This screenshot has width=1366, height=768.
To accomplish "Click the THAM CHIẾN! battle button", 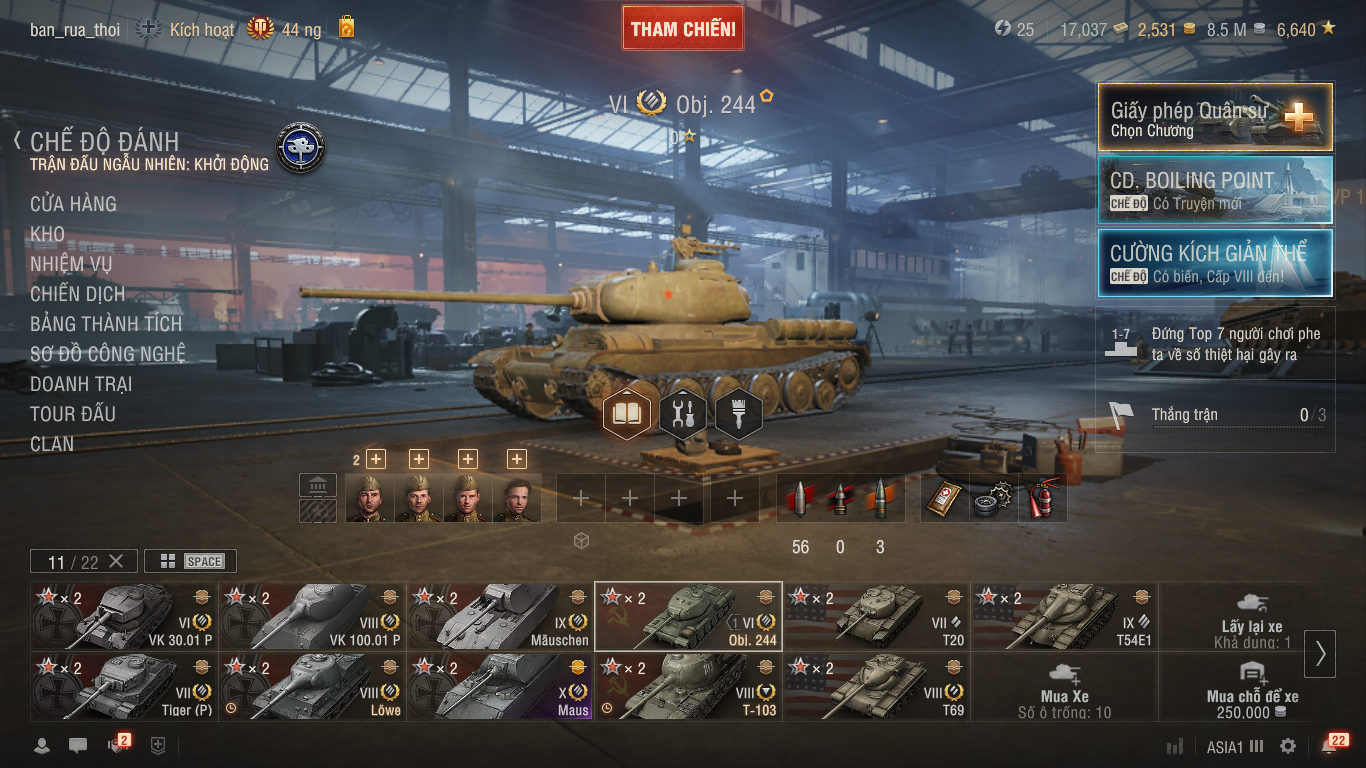I will coord(683,28).
